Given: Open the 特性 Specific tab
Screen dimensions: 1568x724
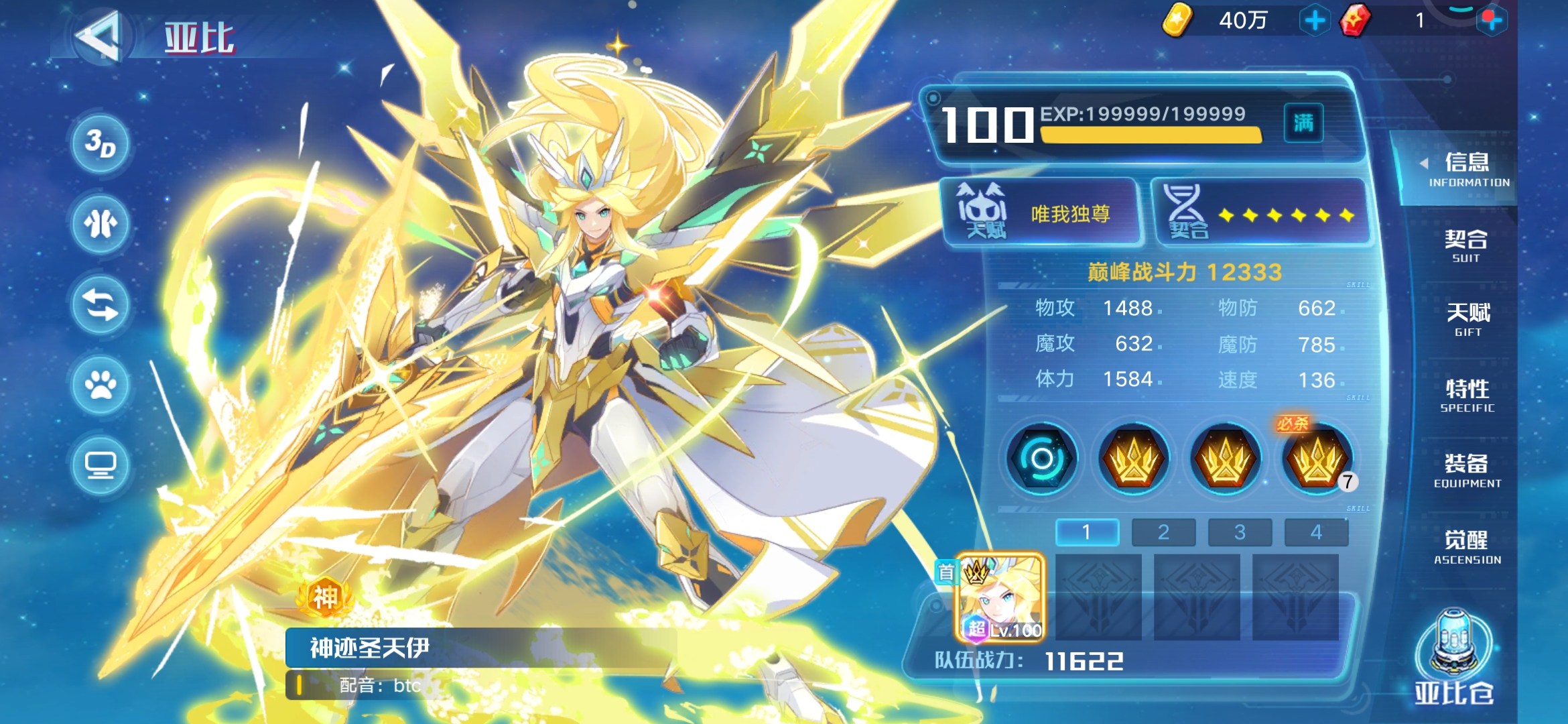Looking at the screenshot, I should [x=1467, y=395].
